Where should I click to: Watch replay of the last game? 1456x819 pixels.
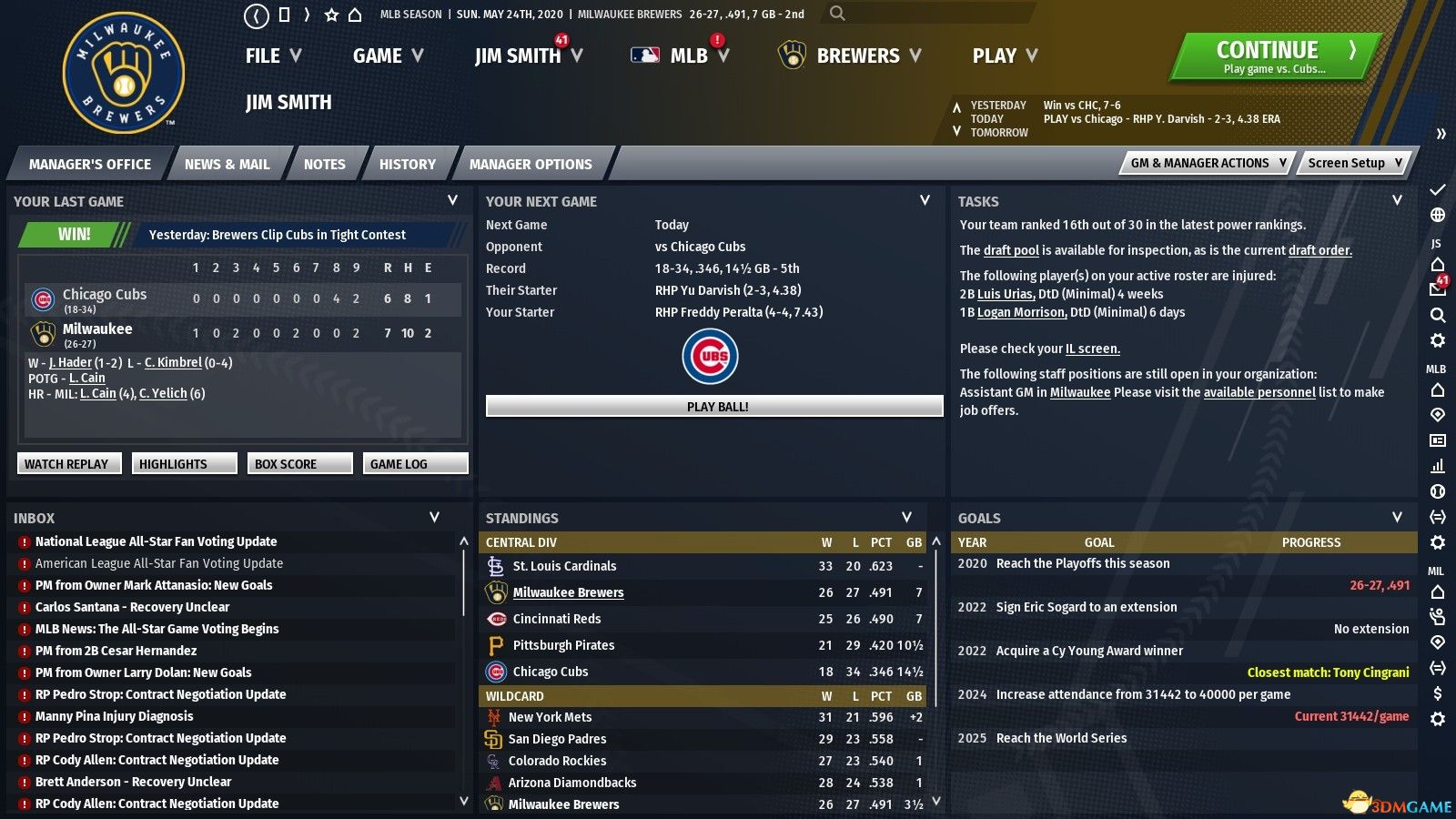[66, 464]
